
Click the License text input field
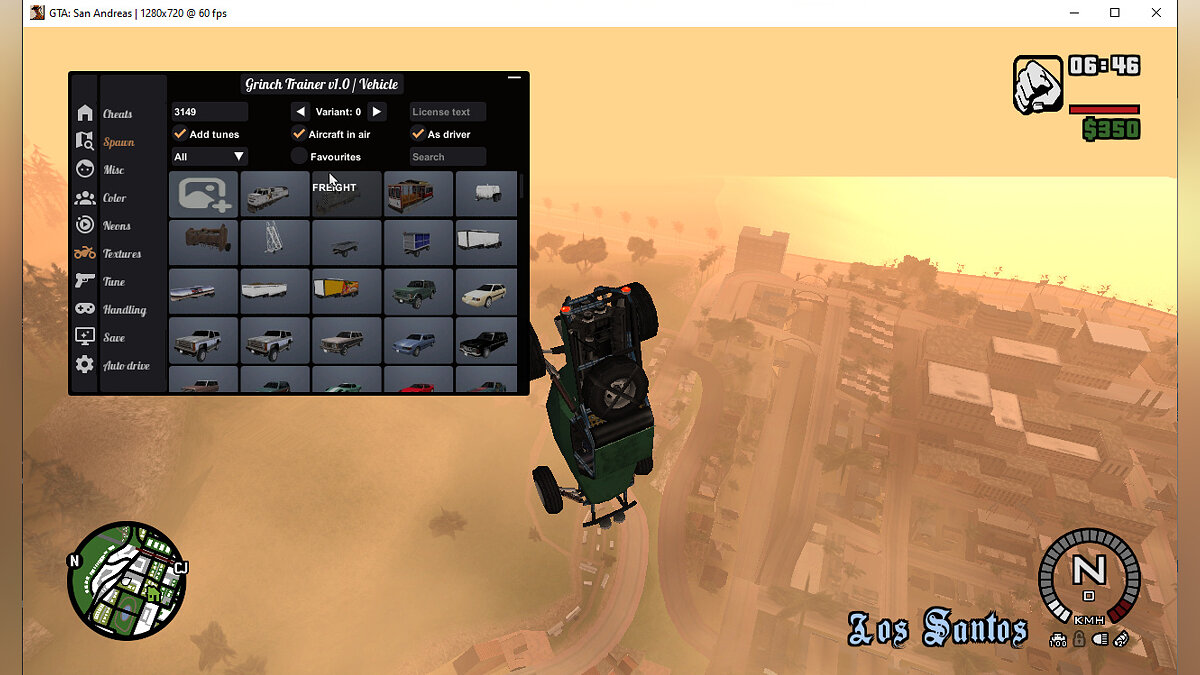[x=447, y=112]
